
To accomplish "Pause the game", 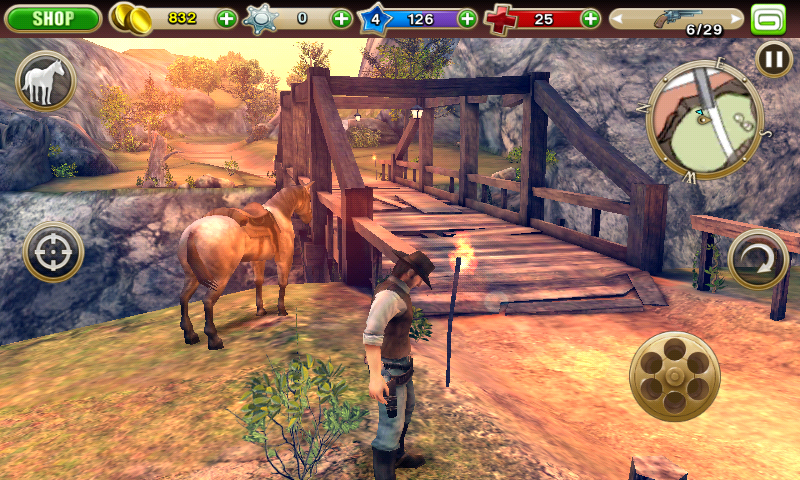I will tap(773, 59).
